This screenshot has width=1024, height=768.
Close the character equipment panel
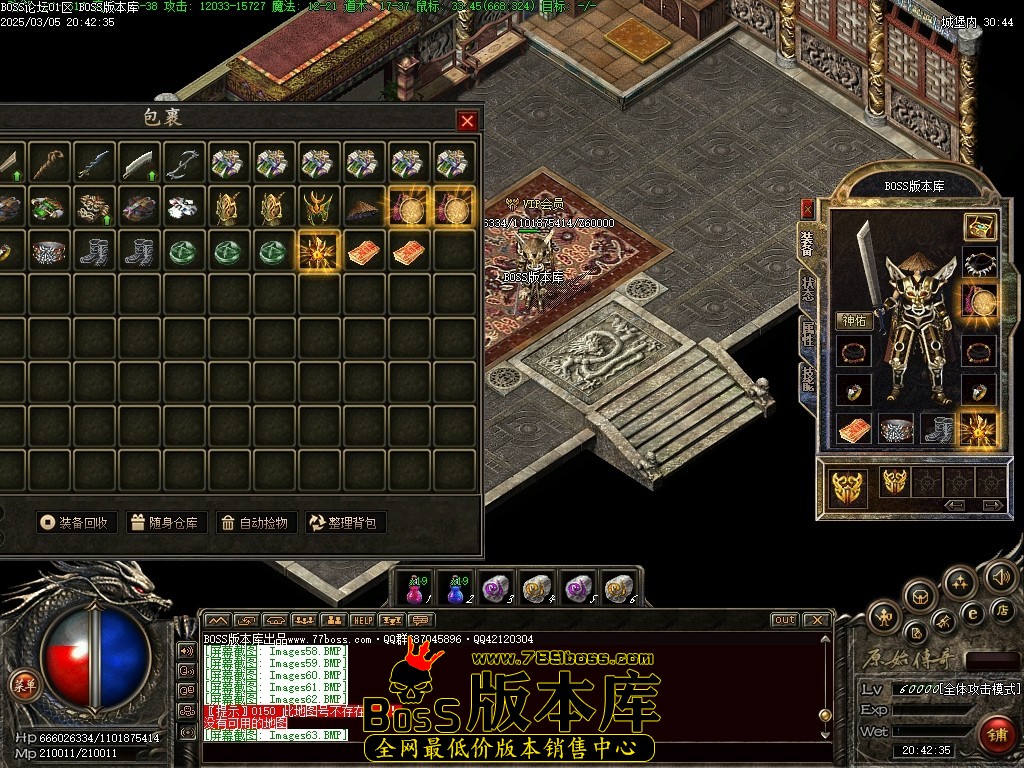(x=807, y=208)
